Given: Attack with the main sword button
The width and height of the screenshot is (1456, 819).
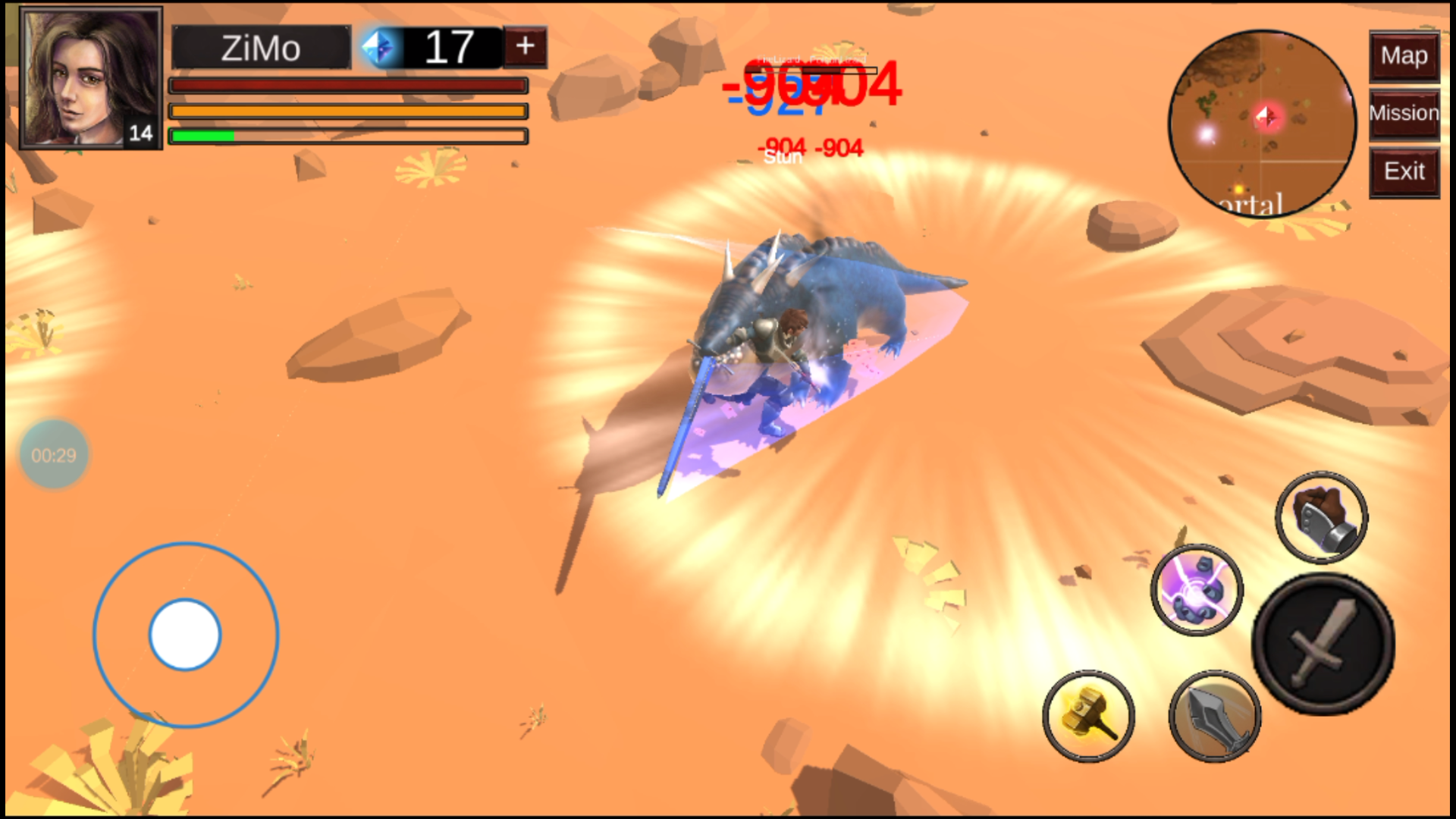Looking at the screenshot, I should [x=1323, y=644].
